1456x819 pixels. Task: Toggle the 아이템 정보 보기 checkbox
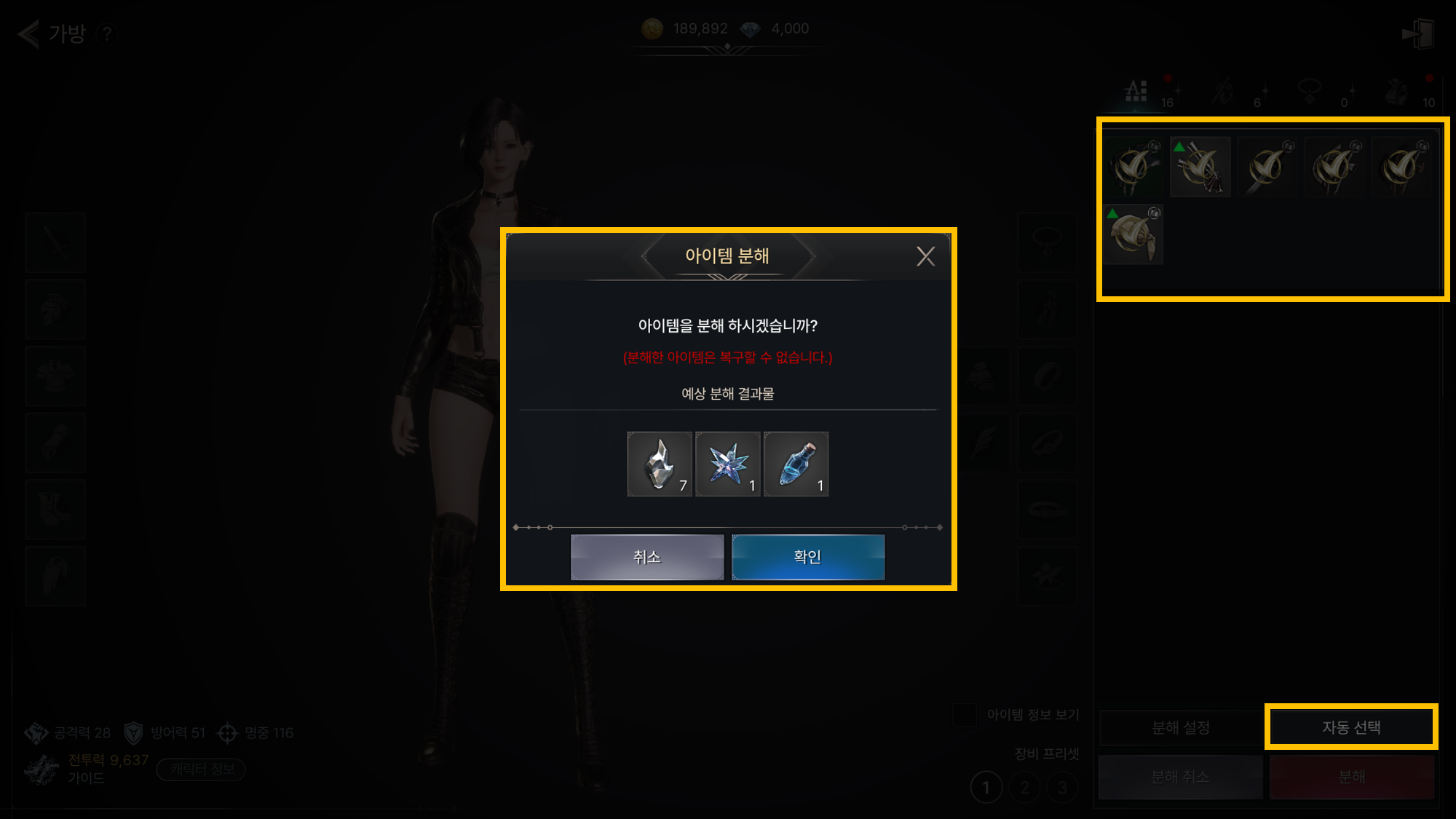click(965, 715)
